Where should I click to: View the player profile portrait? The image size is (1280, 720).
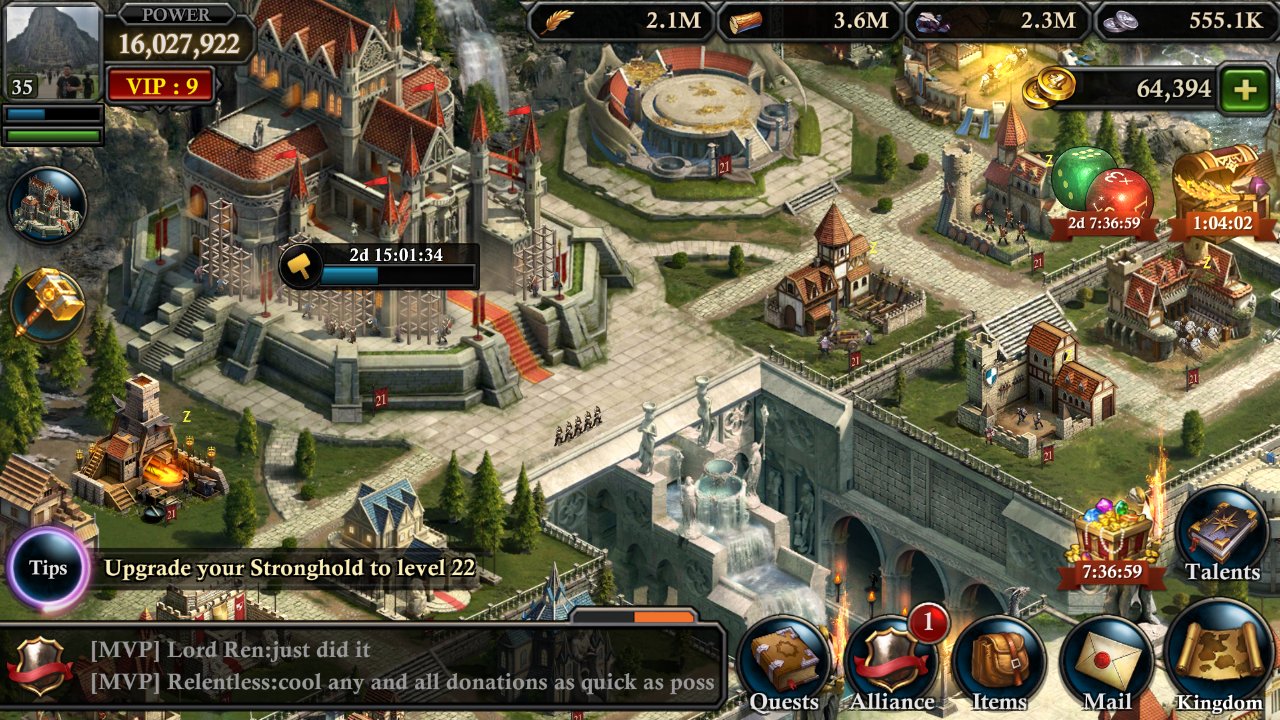[x=52, y=51]
